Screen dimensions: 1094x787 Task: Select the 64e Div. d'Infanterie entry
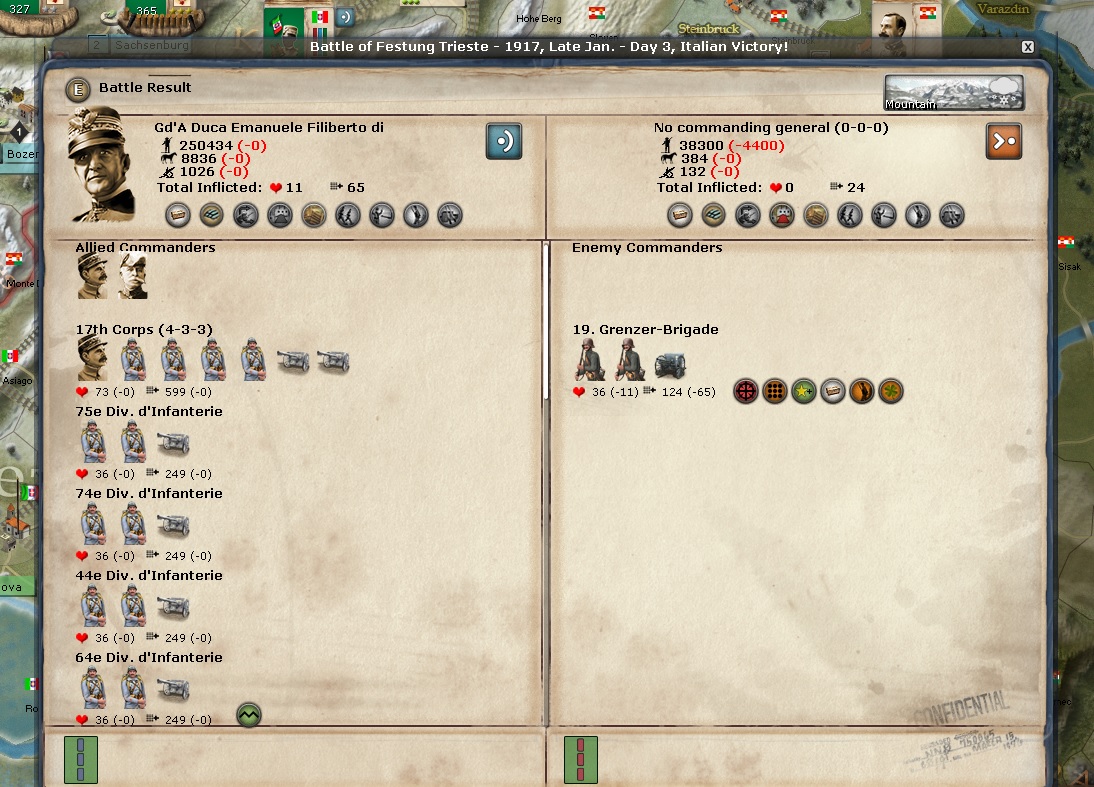(x=149, y=657)
